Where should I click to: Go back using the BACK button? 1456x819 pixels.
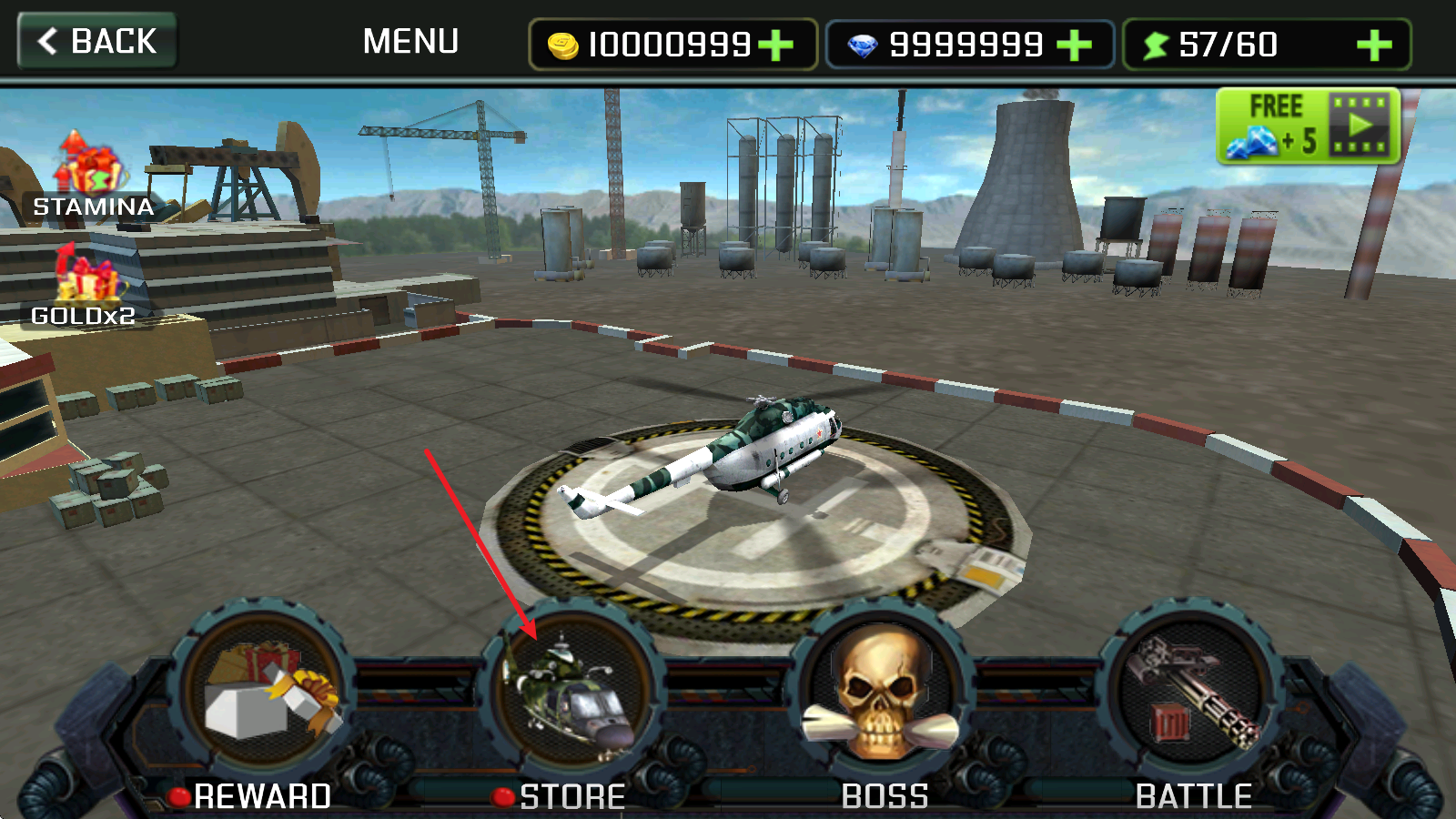[97, 42]
